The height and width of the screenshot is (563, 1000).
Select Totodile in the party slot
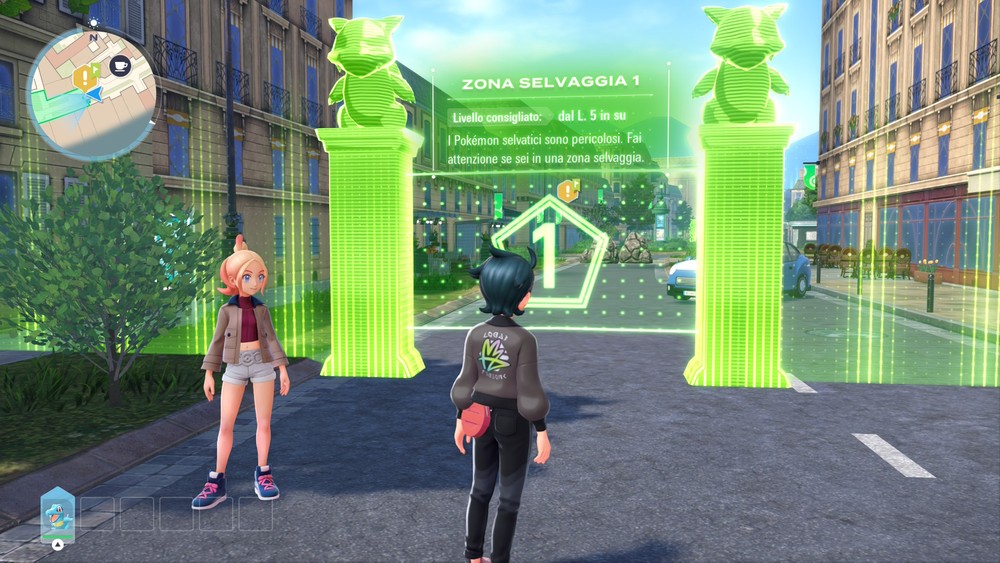tap(57, 514)
